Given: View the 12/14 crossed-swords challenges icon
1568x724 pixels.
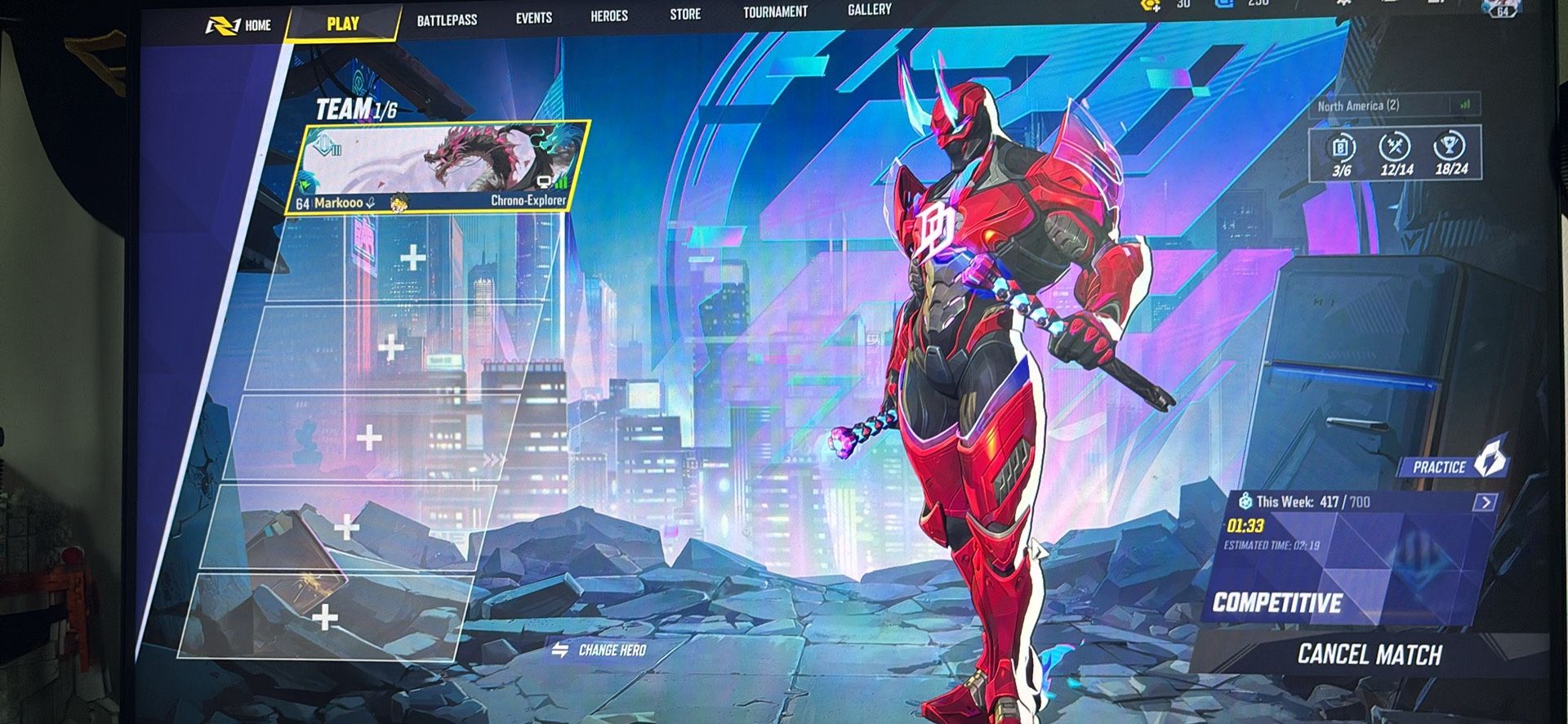Looking at the screenshot, I should pos(1396,154).
